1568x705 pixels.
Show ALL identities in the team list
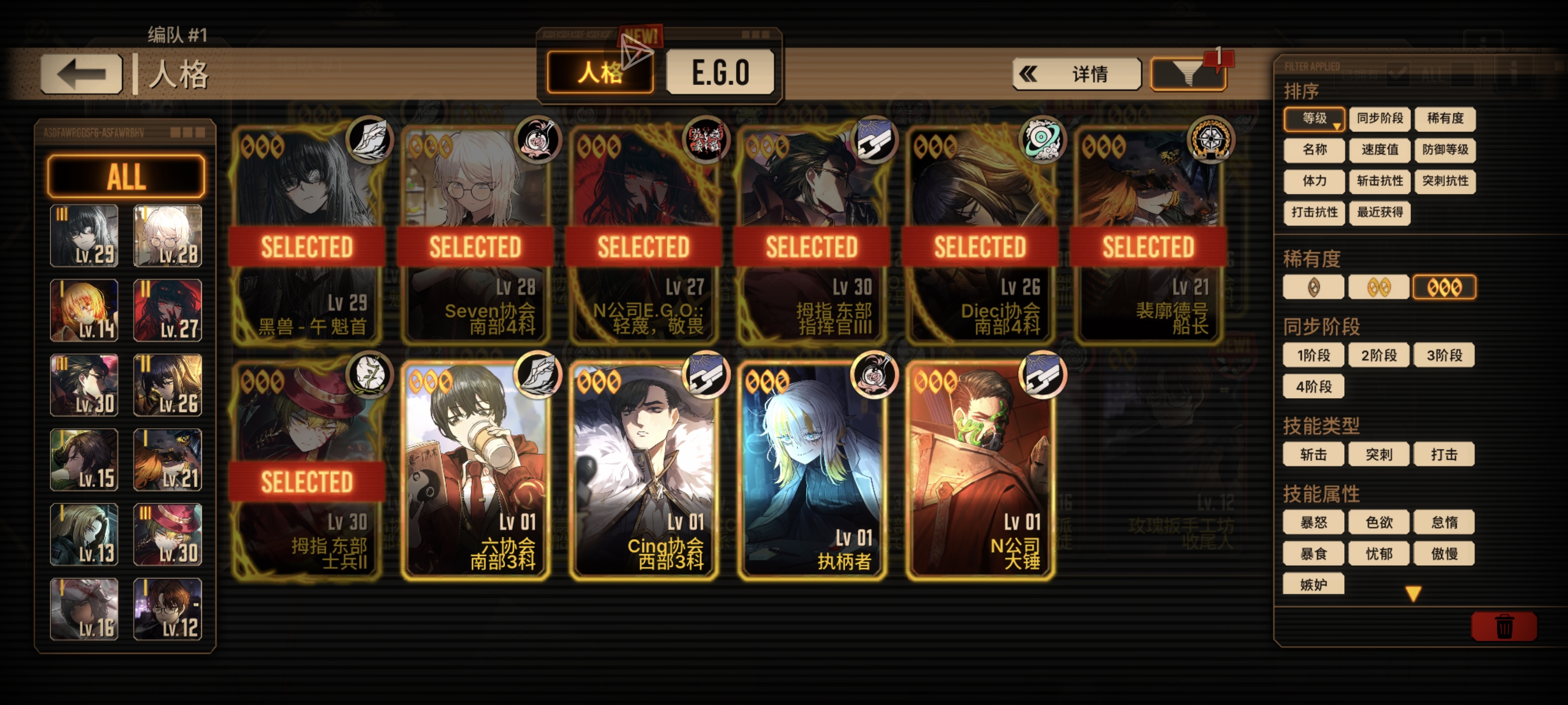pos(126,176)
